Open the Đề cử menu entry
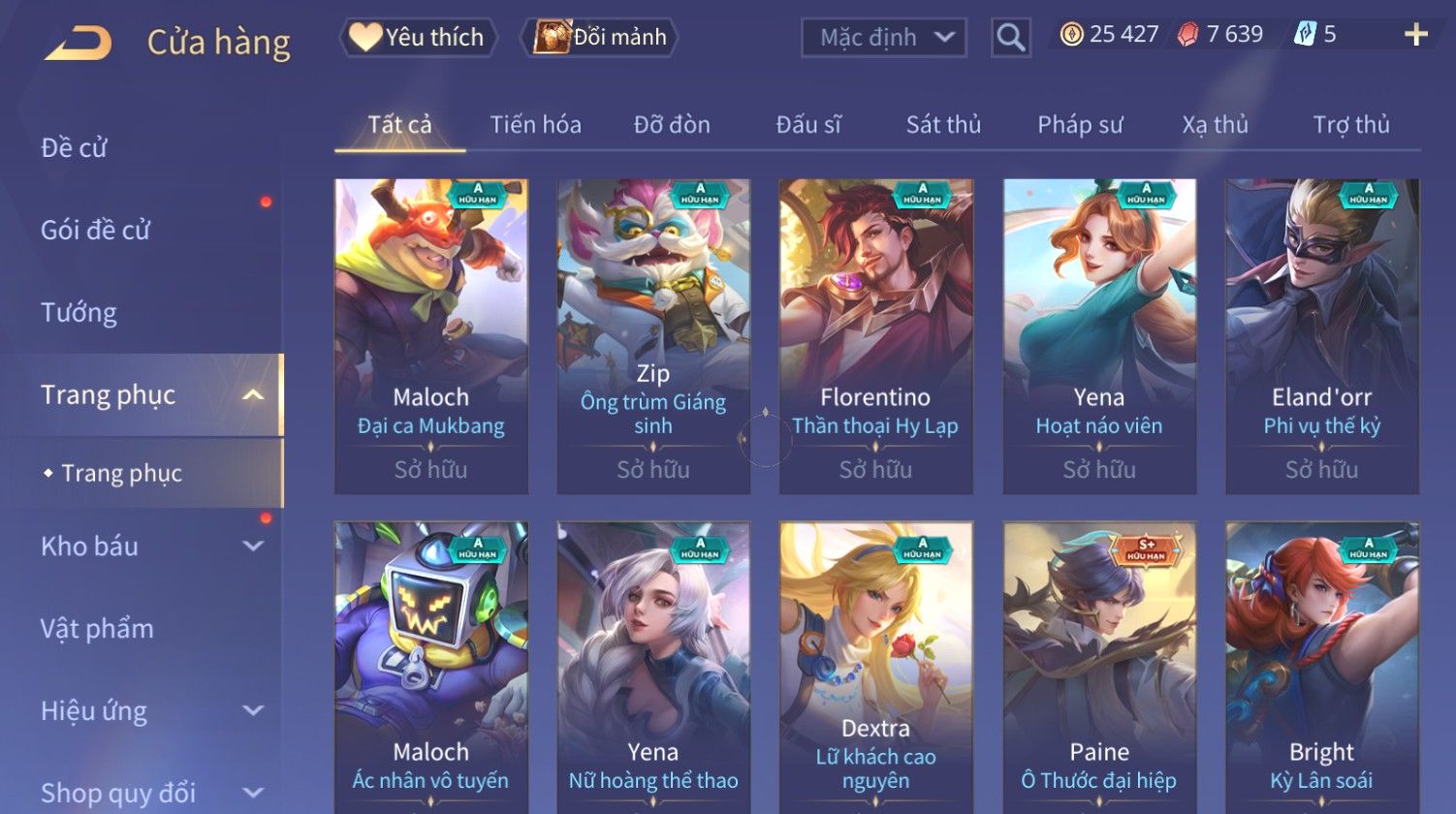Viewport: 1456px width, 814px height. [75, 147]
